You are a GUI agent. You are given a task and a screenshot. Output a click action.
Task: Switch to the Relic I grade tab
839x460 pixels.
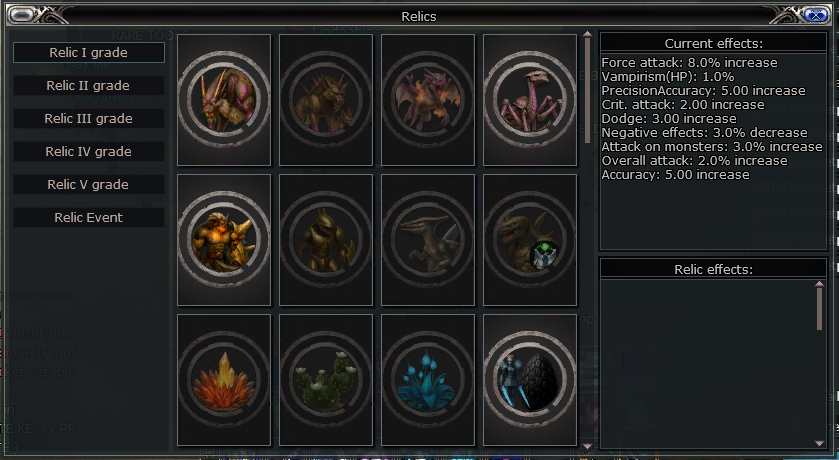[89, 52]
